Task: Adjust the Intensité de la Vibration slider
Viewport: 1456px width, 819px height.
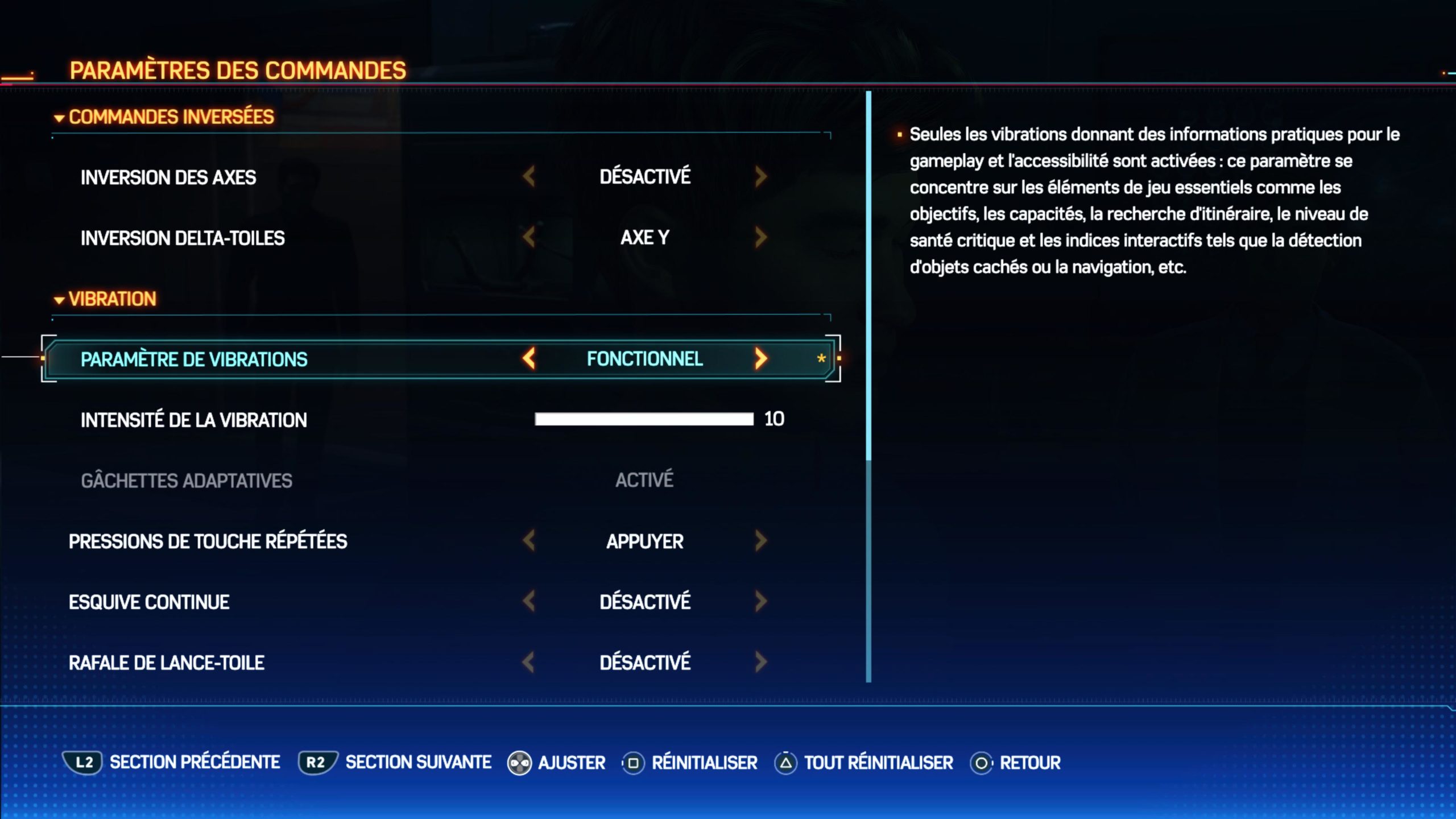Action: (x=644, y=420)
